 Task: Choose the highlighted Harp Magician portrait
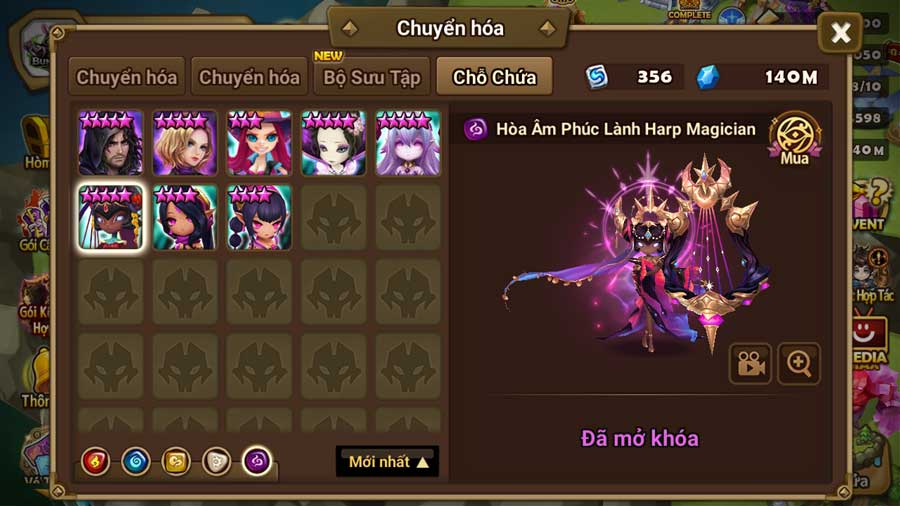(x=111, y=217)
